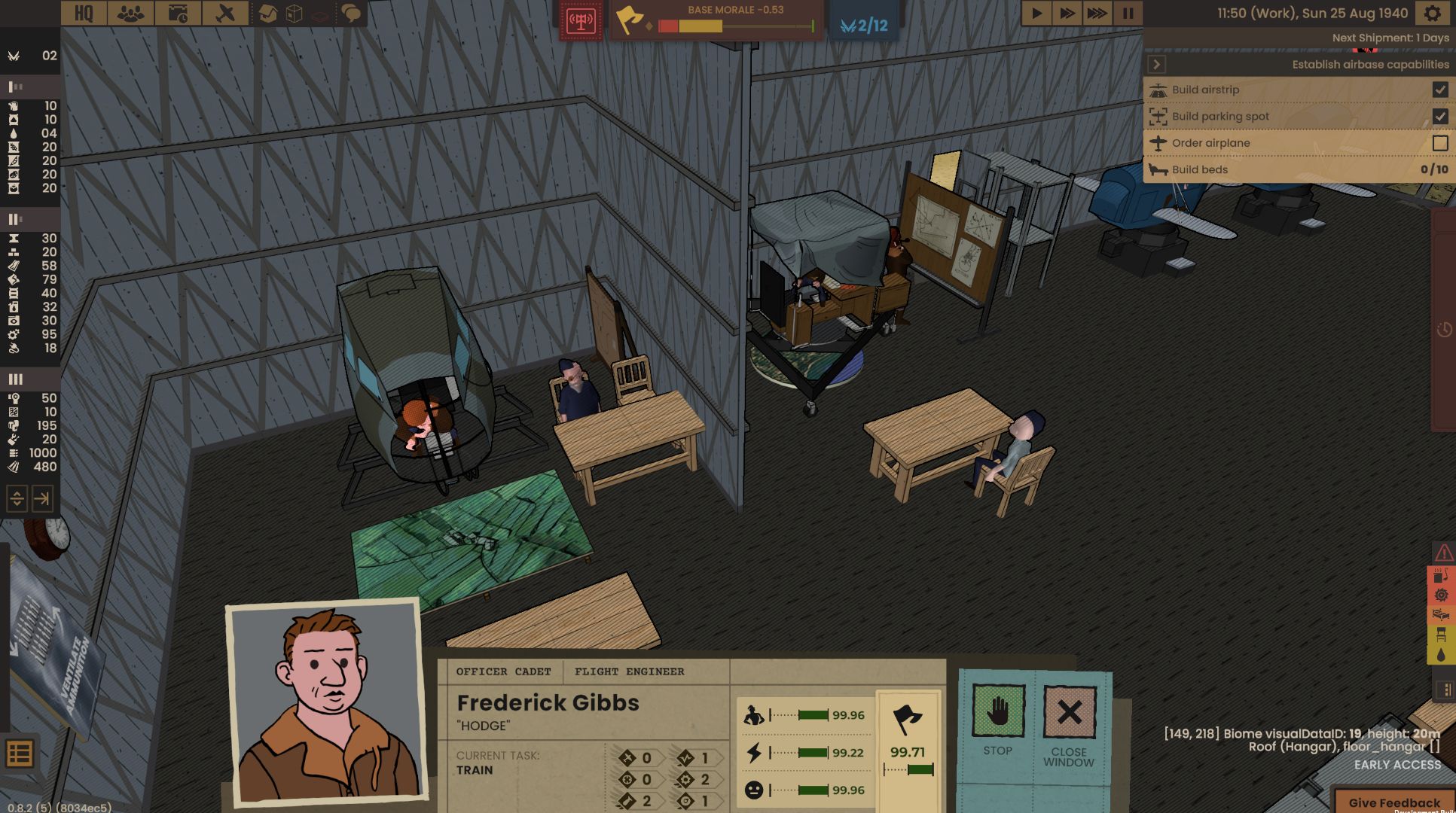Set game speed to normal play
The height and width of the screenshot is (813, 1456).
point(1036,13)
